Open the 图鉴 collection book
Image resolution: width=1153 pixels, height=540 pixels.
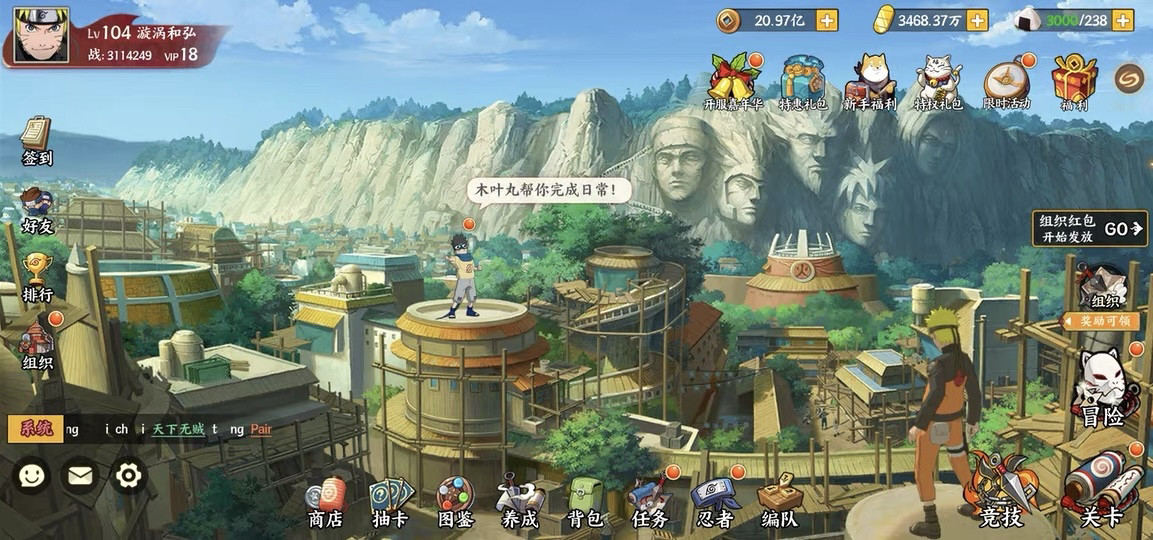455,503
